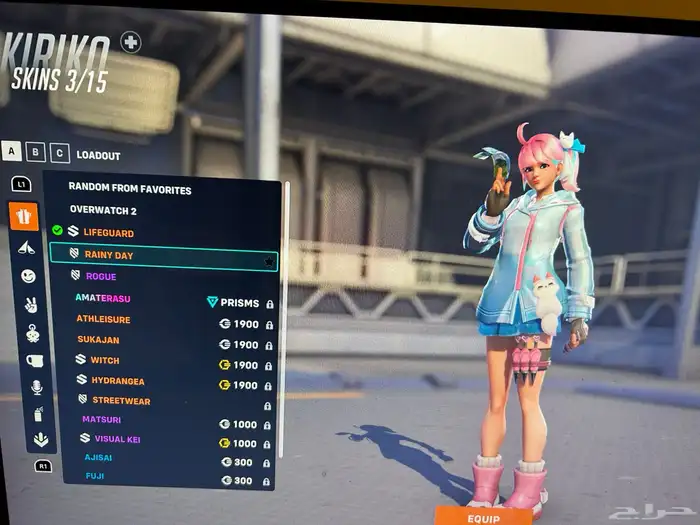Pick the Hydrangea skin
700x525 pixels.
pos(117,381)
